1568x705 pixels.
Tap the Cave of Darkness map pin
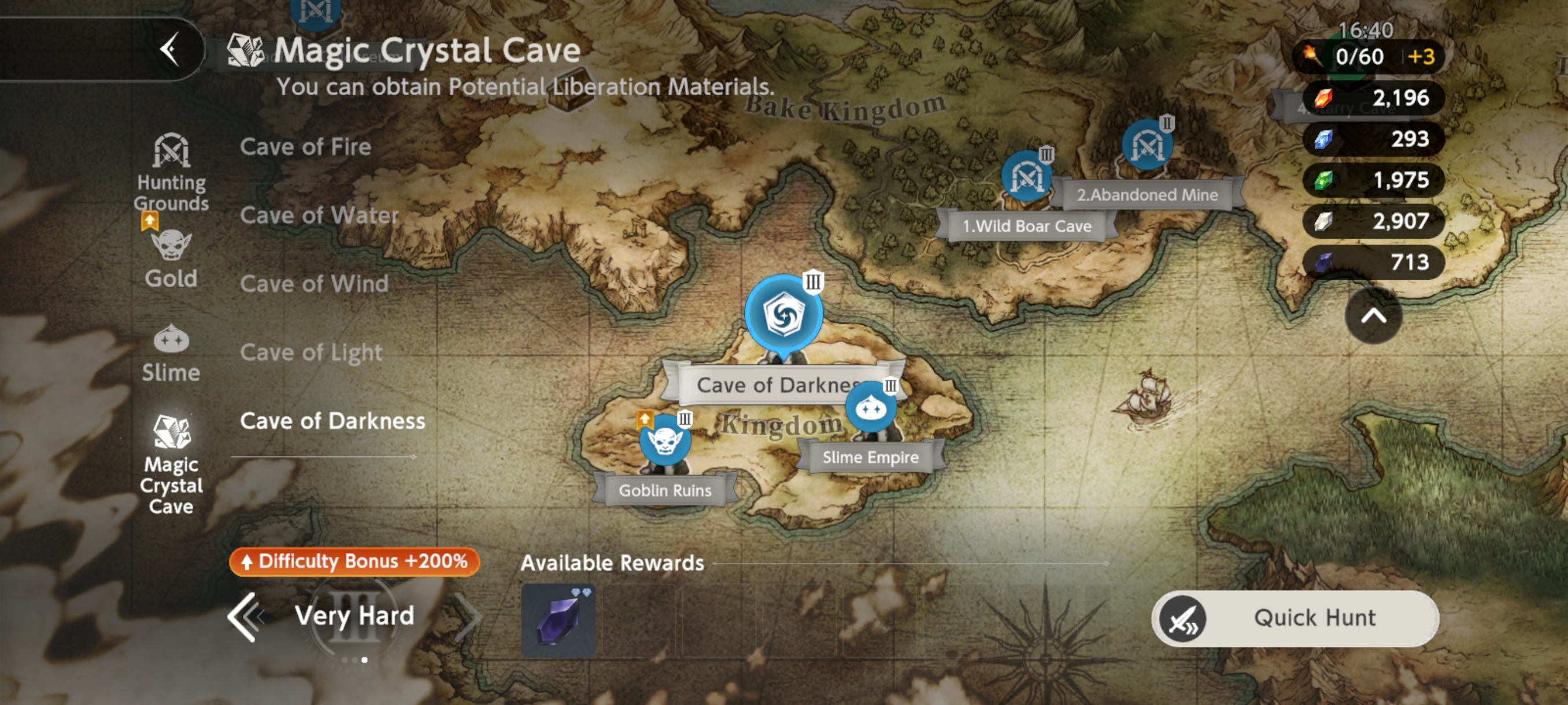tap(783, 315)
